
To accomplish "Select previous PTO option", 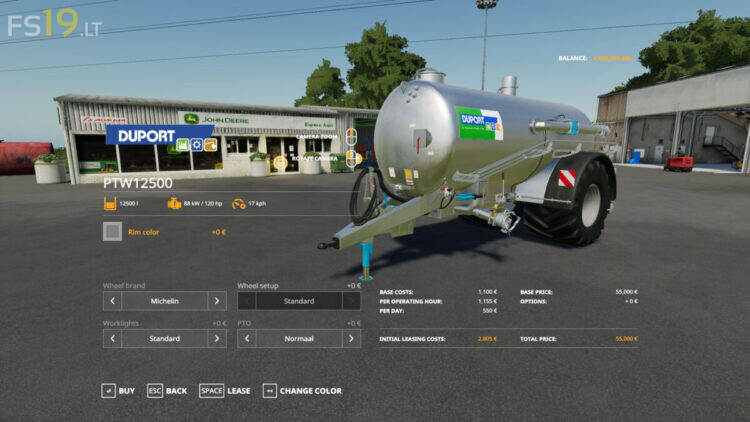I will pos(246,338).
